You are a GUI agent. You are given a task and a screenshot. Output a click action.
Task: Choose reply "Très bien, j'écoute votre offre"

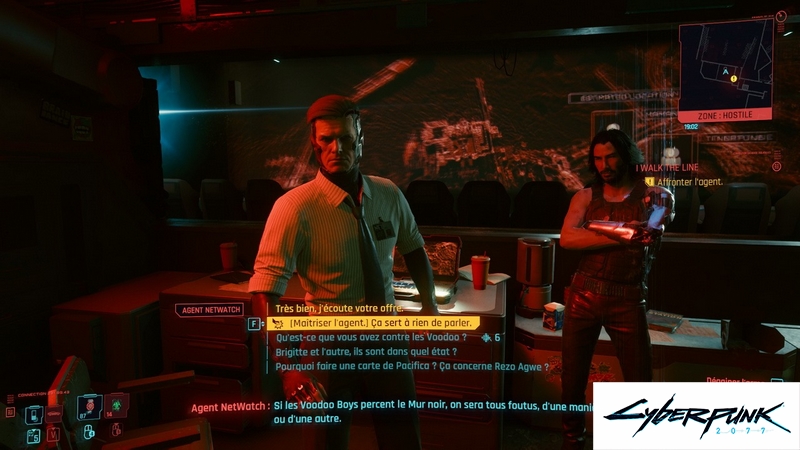coord(338,311)
